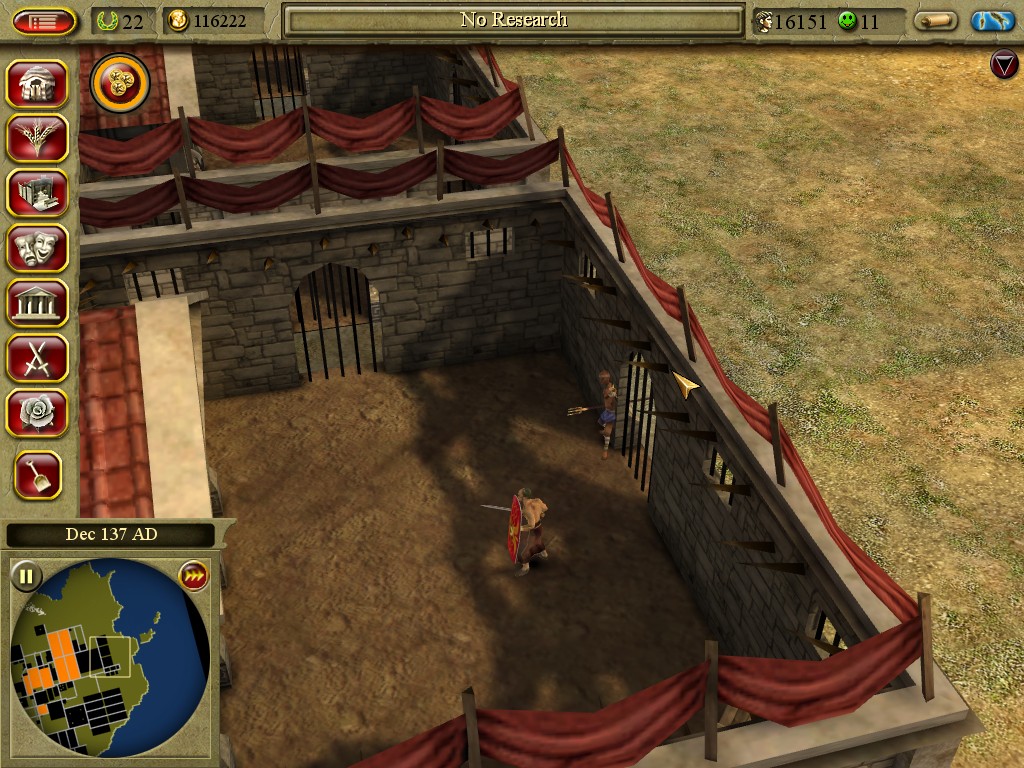Increase game speed with fast-forward button
Viewport: 1024px width, 768px height.
(x=193, y=576)
